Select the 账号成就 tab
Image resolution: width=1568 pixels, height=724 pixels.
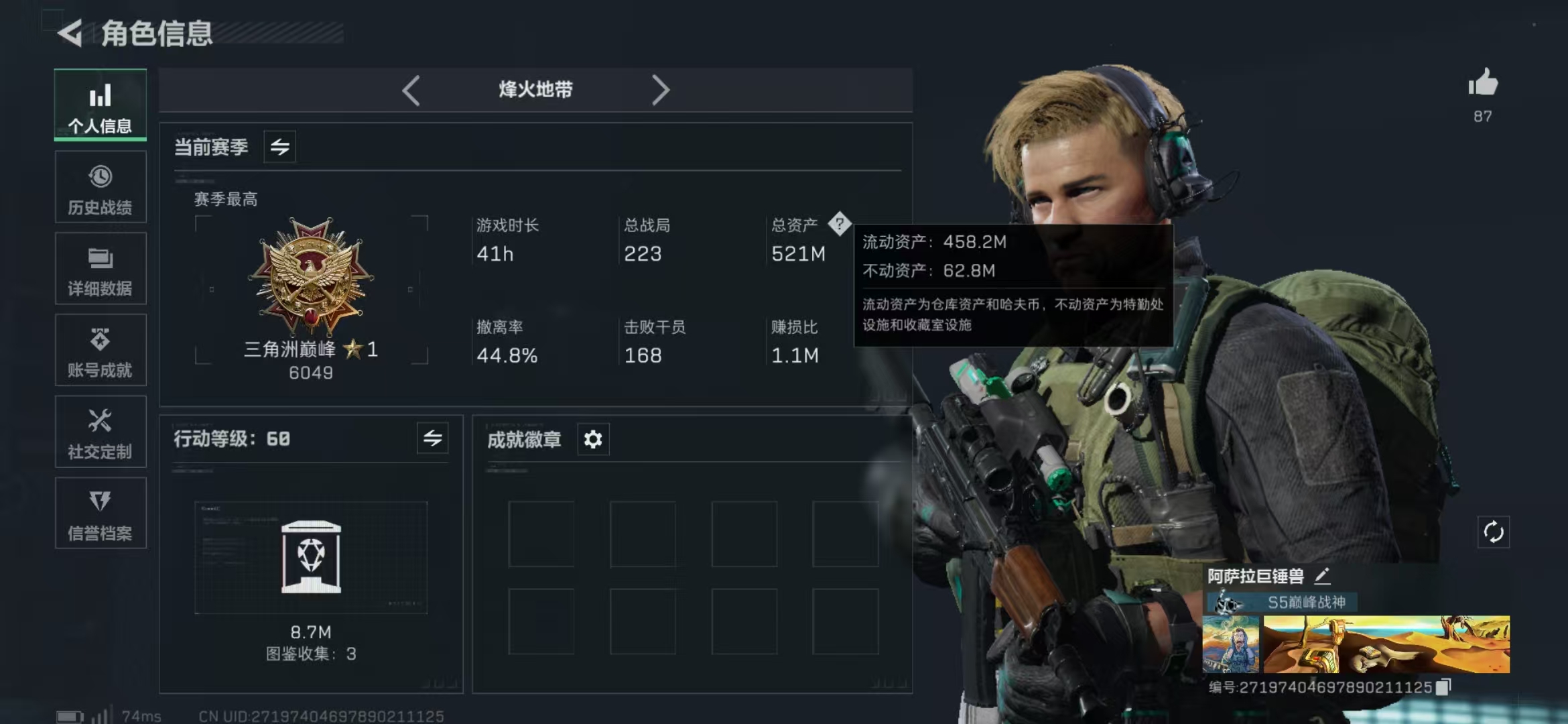click(x=101, y=351)
